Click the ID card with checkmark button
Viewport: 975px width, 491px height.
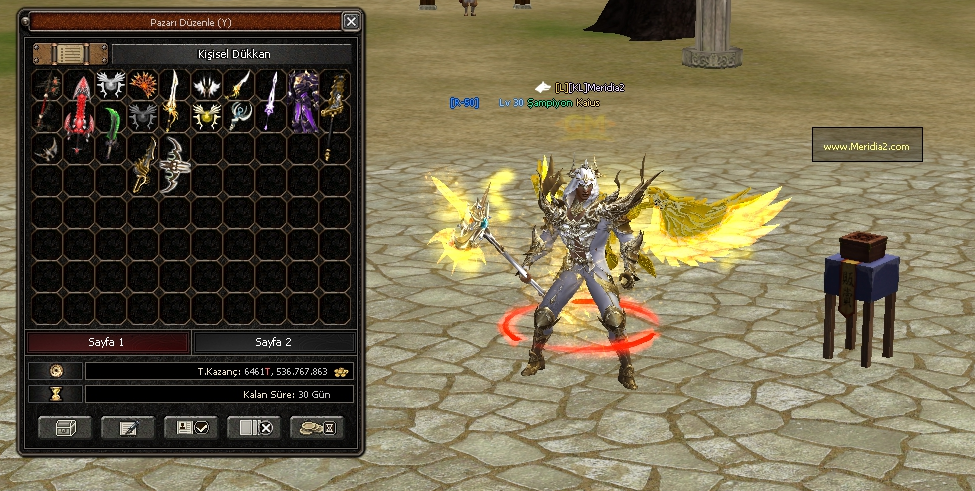pos(191,428)
